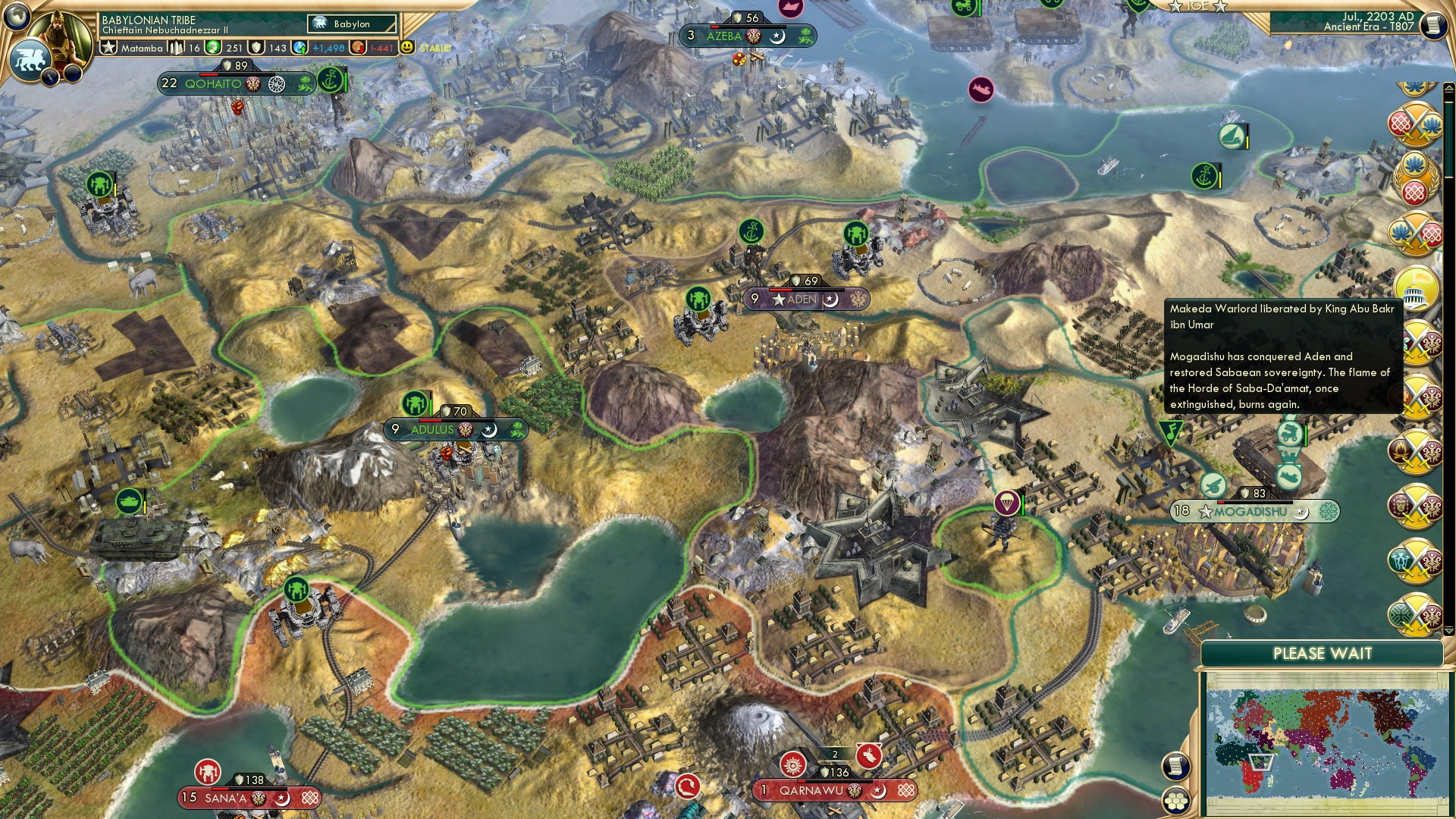Click the smiley face STABLE happiness icon
Screen dimensions: 1456x819
pyautogui.click(x=407, y=47)
